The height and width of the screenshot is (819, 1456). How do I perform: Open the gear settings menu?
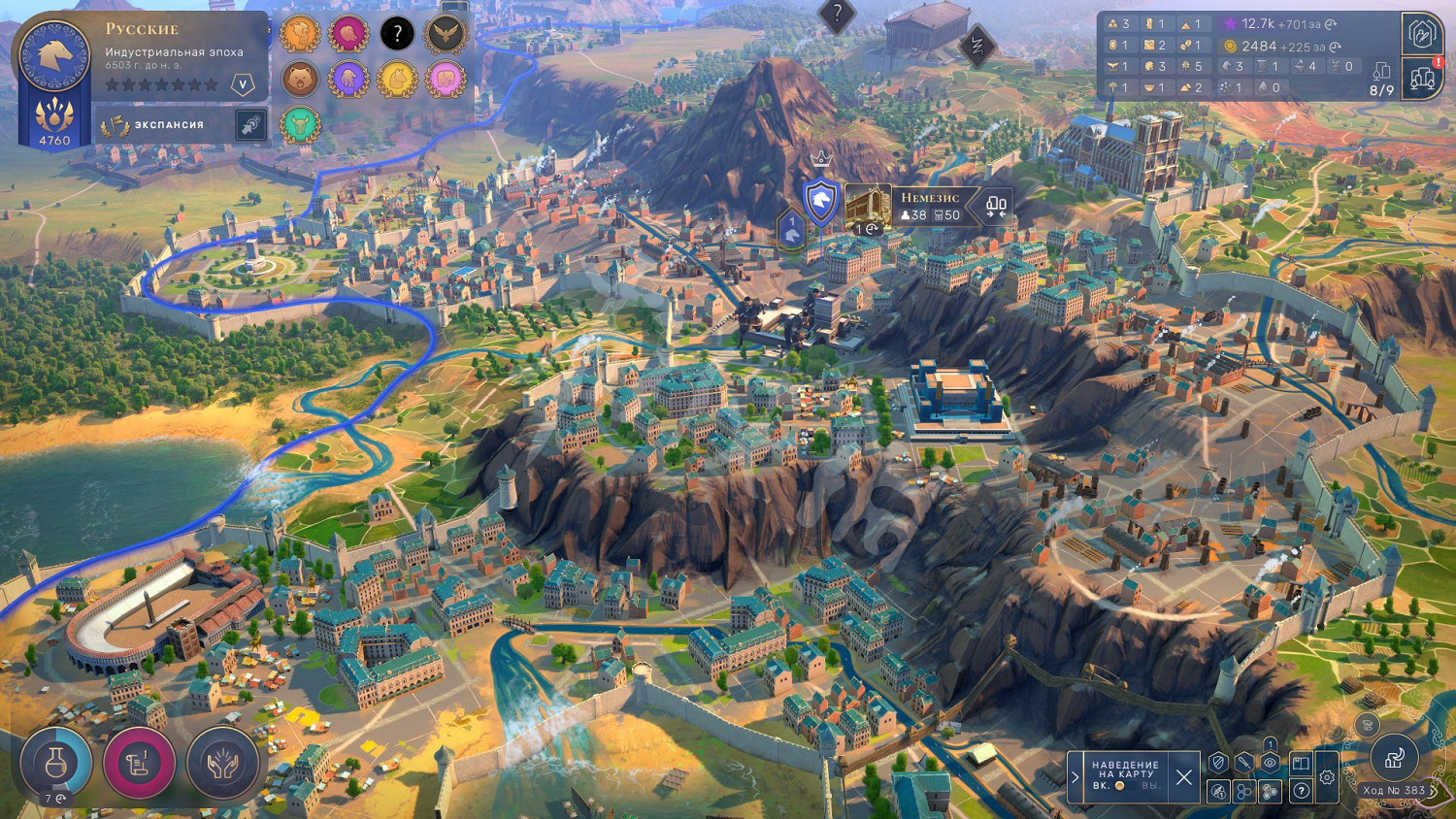click(x=1327, y=777)
